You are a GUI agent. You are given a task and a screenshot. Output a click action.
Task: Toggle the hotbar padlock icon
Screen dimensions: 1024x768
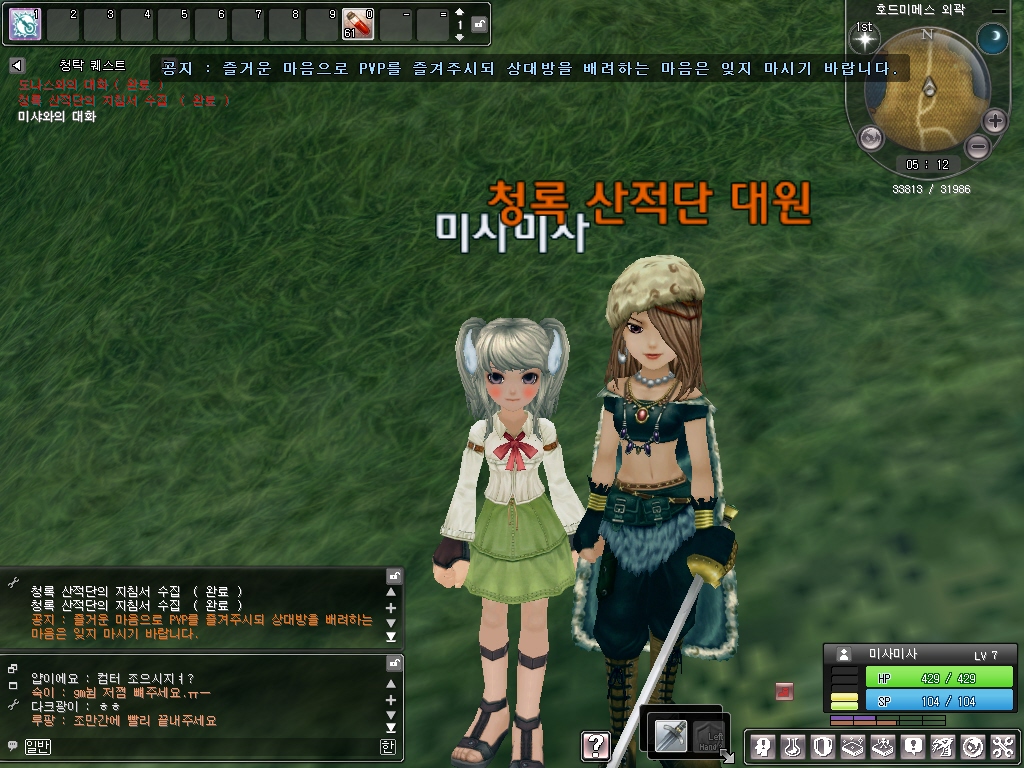tap(480, 24)
